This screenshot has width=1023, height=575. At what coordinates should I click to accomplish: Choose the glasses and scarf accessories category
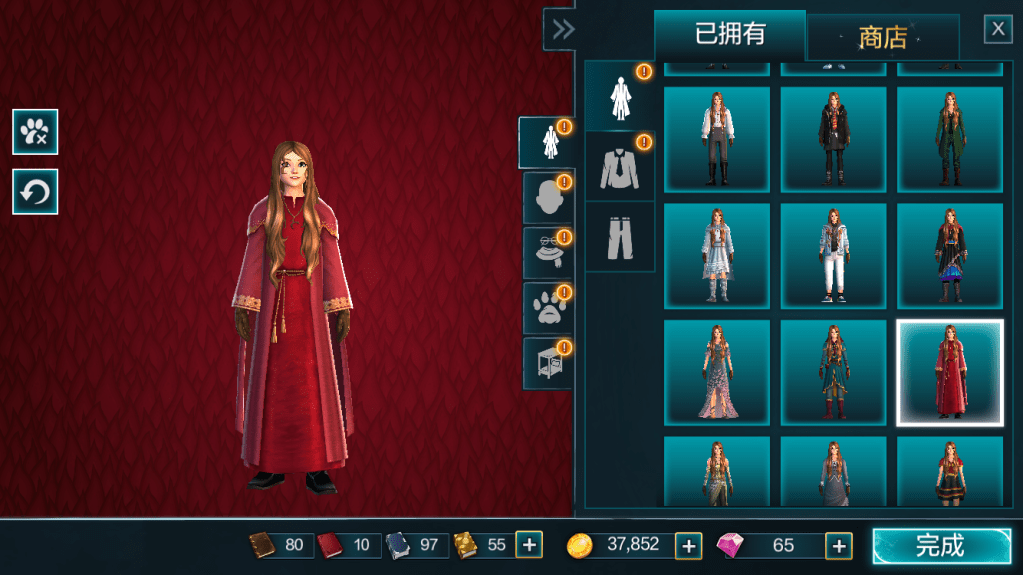click(547, 253)
